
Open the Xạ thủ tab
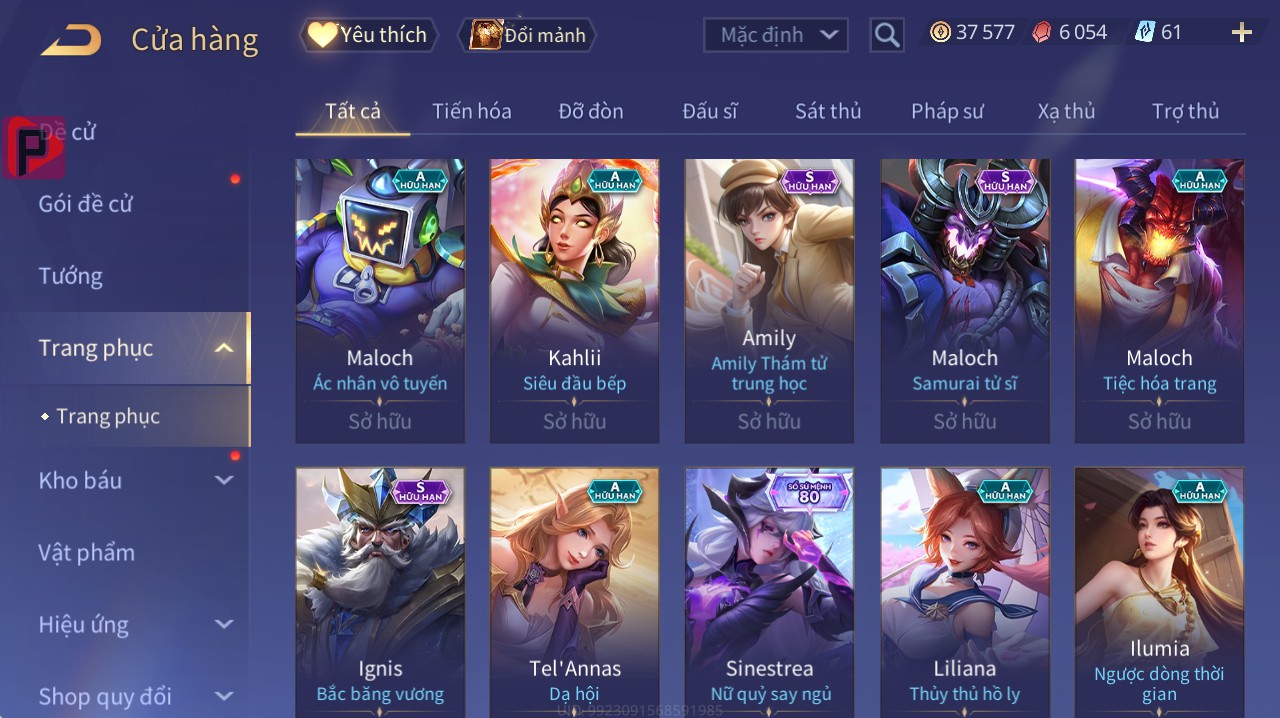pos(1066,111)
